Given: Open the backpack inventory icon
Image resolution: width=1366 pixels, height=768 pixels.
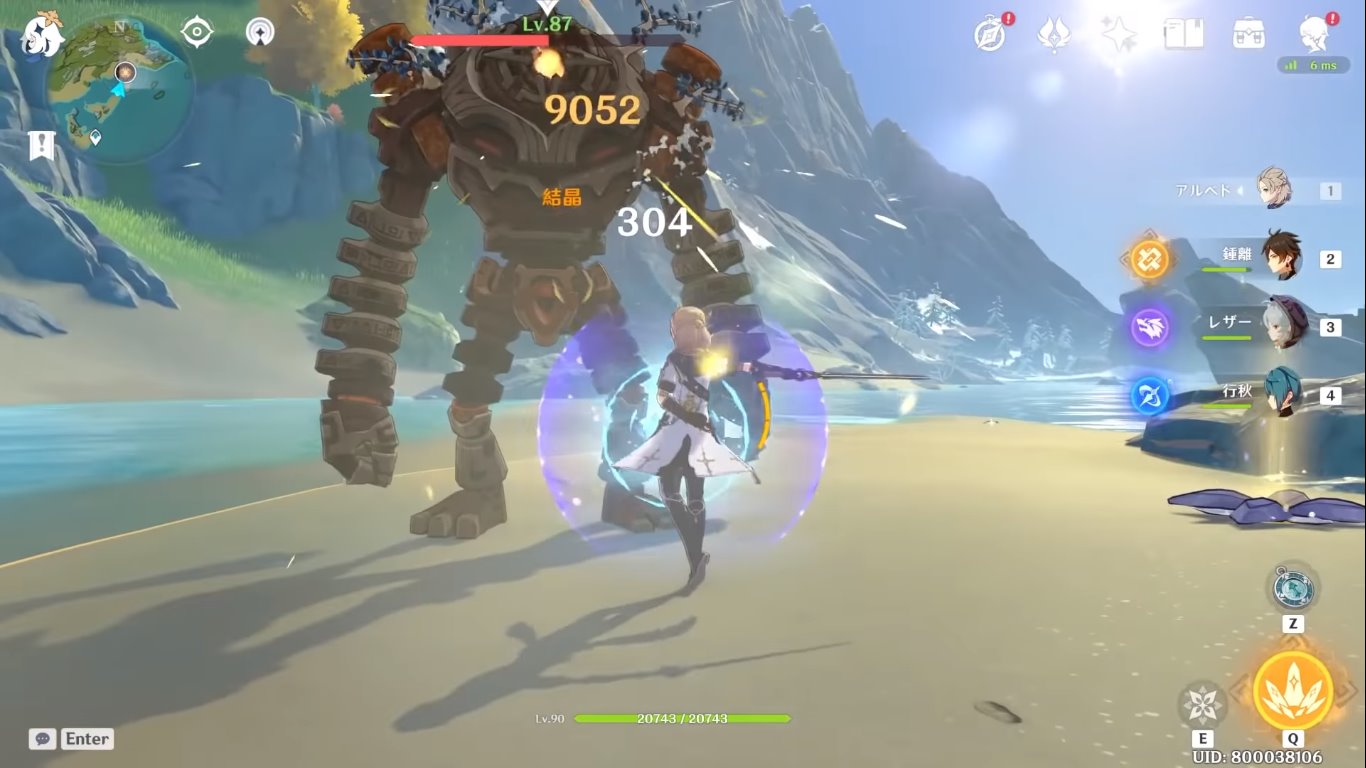Looking at the screenshot, I should click(1248, 34).
